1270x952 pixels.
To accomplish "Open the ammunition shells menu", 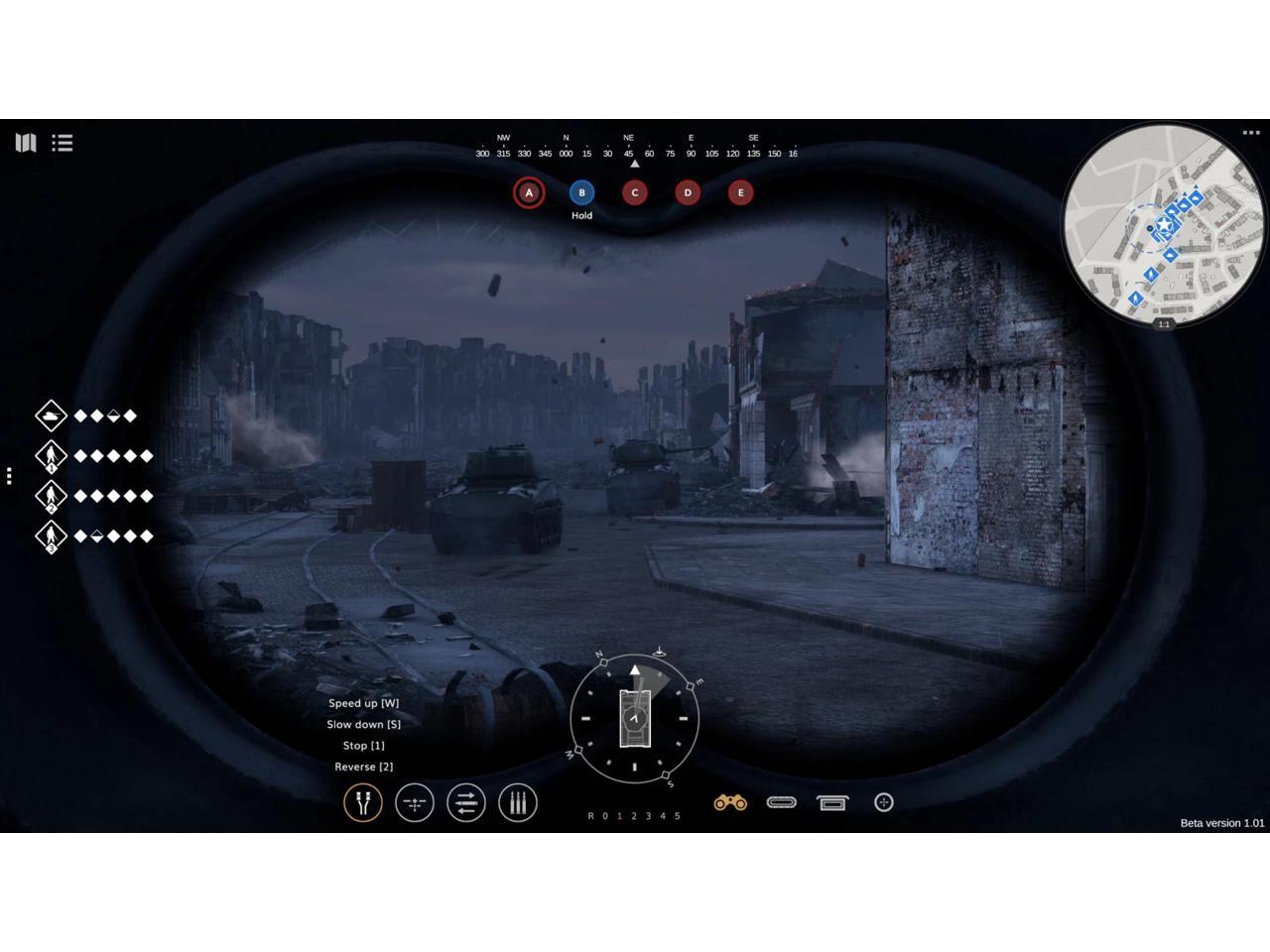I will coord(517,802).
